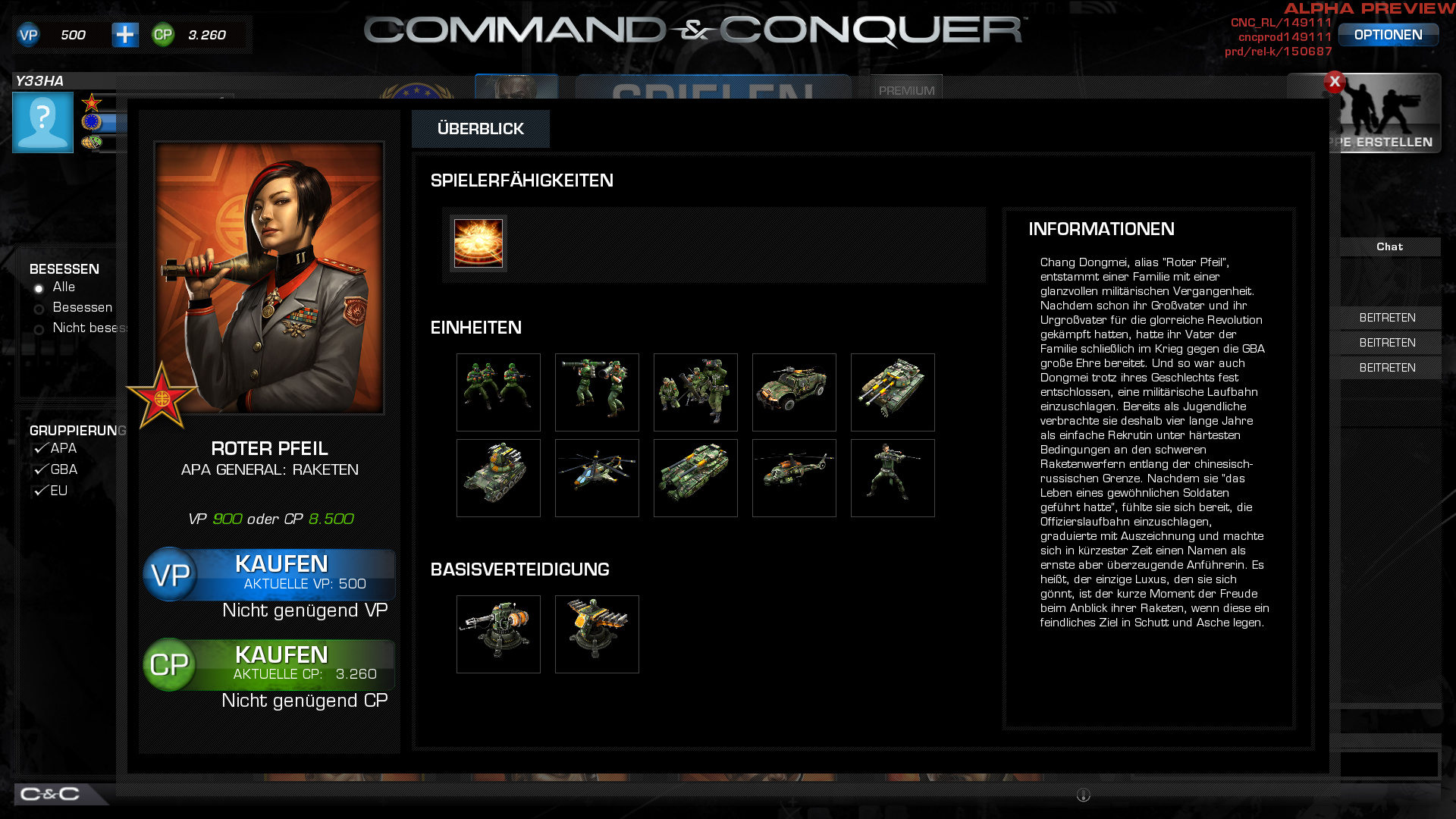This screenshot has width=1456, height=819.
Task: Select the rocket launcher base defense icon
Action: tap(597, 634)
